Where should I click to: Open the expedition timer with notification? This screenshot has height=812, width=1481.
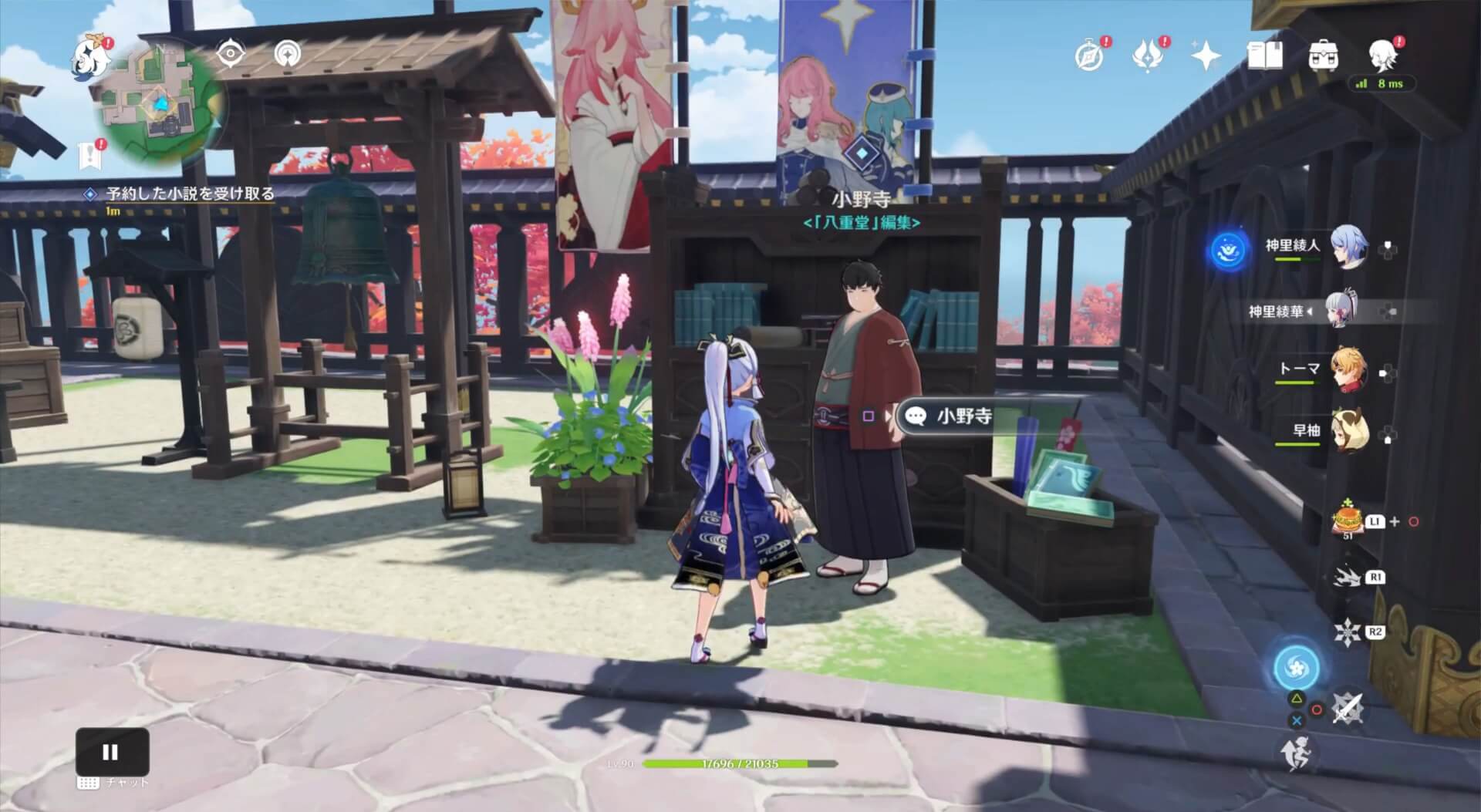[x=1088, y=57]
